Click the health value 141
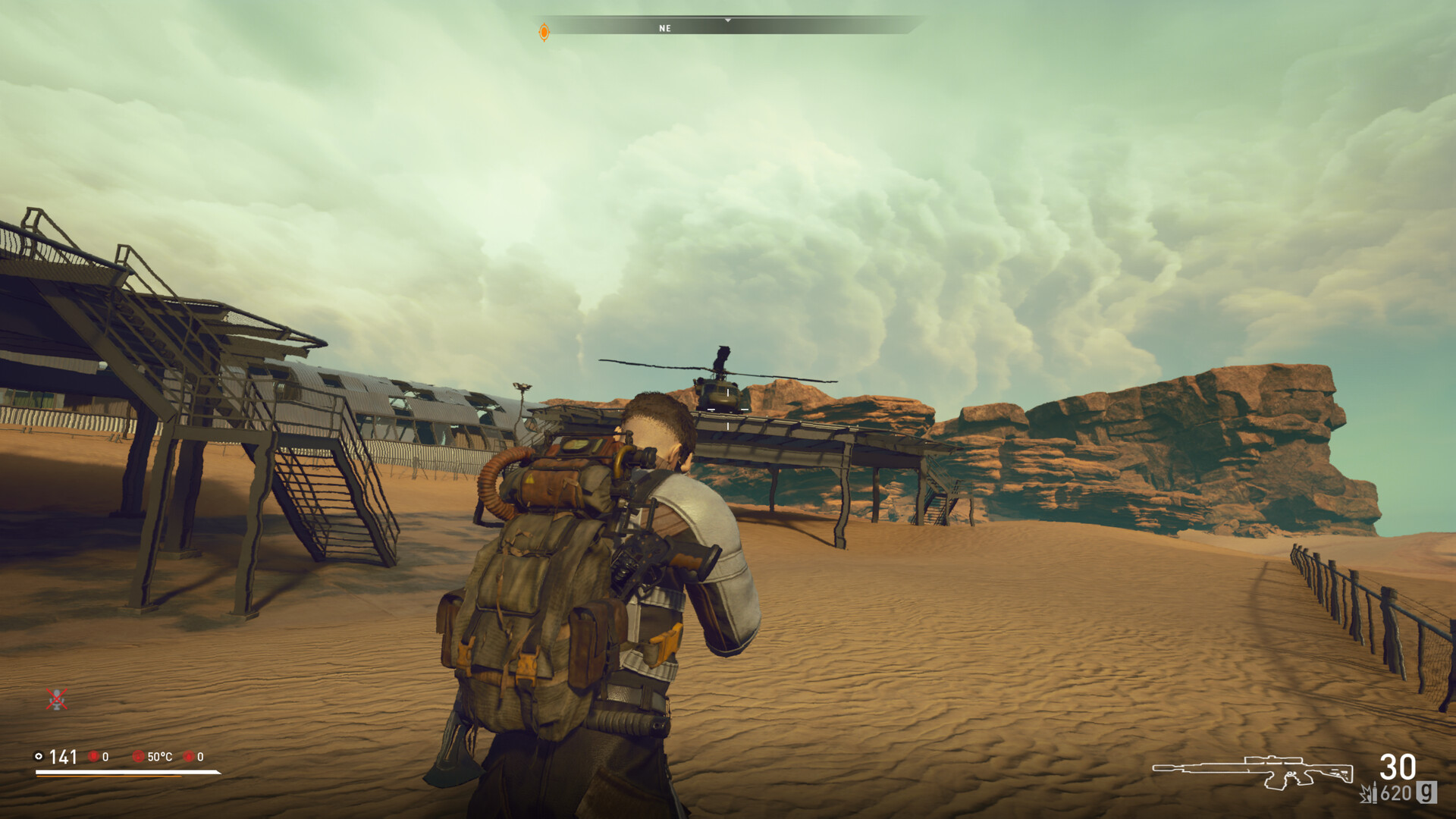This screenshot has height=819, width=1456. [63, 757]
